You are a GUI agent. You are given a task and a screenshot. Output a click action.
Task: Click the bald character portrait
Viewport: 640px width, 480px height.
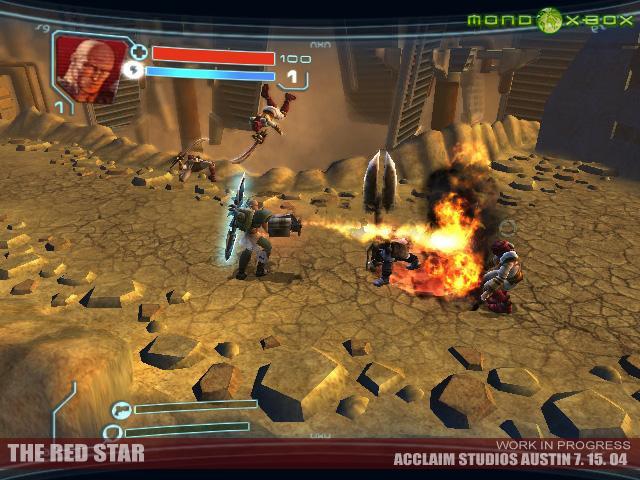tap(82, 62)
